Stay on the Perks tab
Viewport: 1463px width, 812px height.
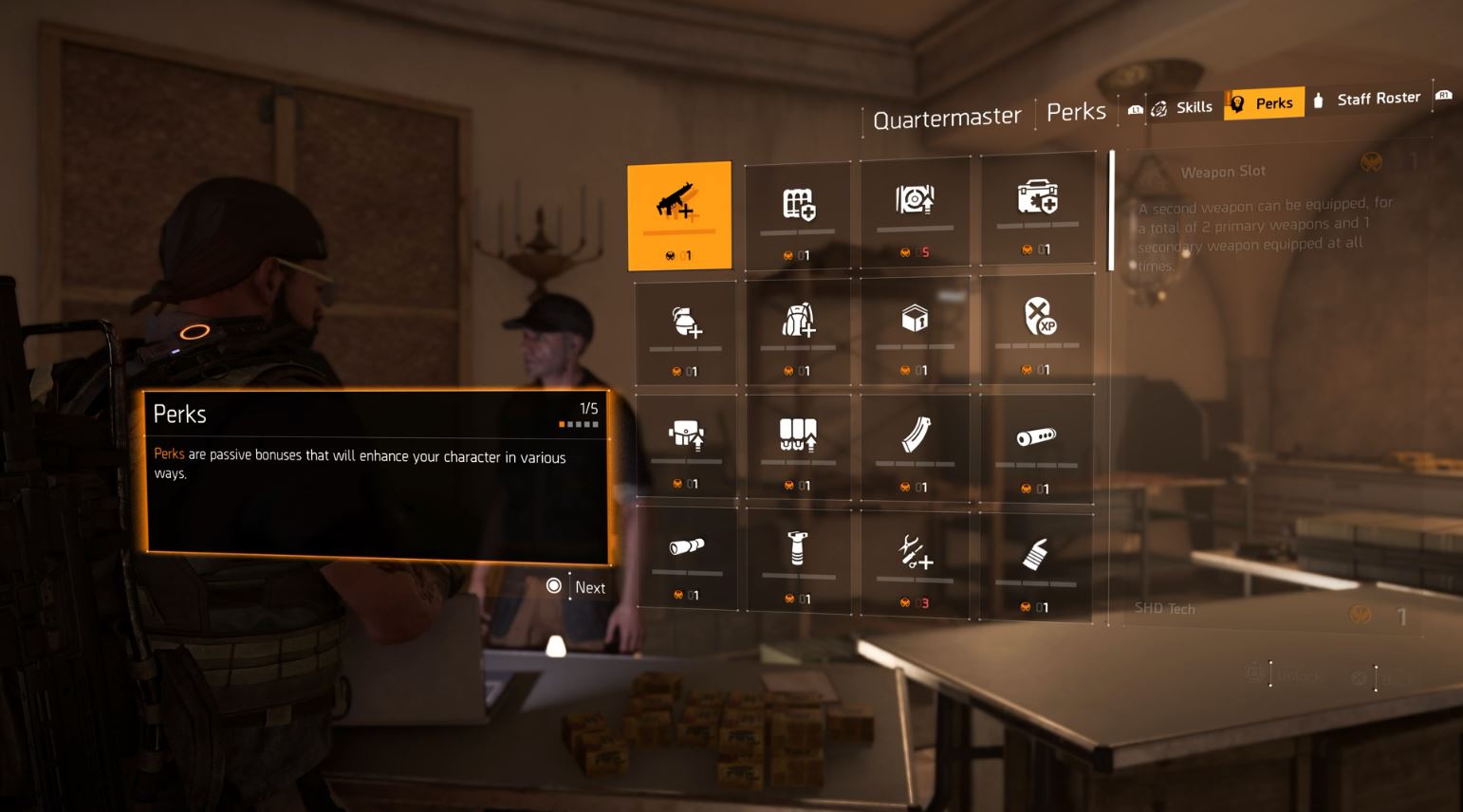(x=1265, y=102)
